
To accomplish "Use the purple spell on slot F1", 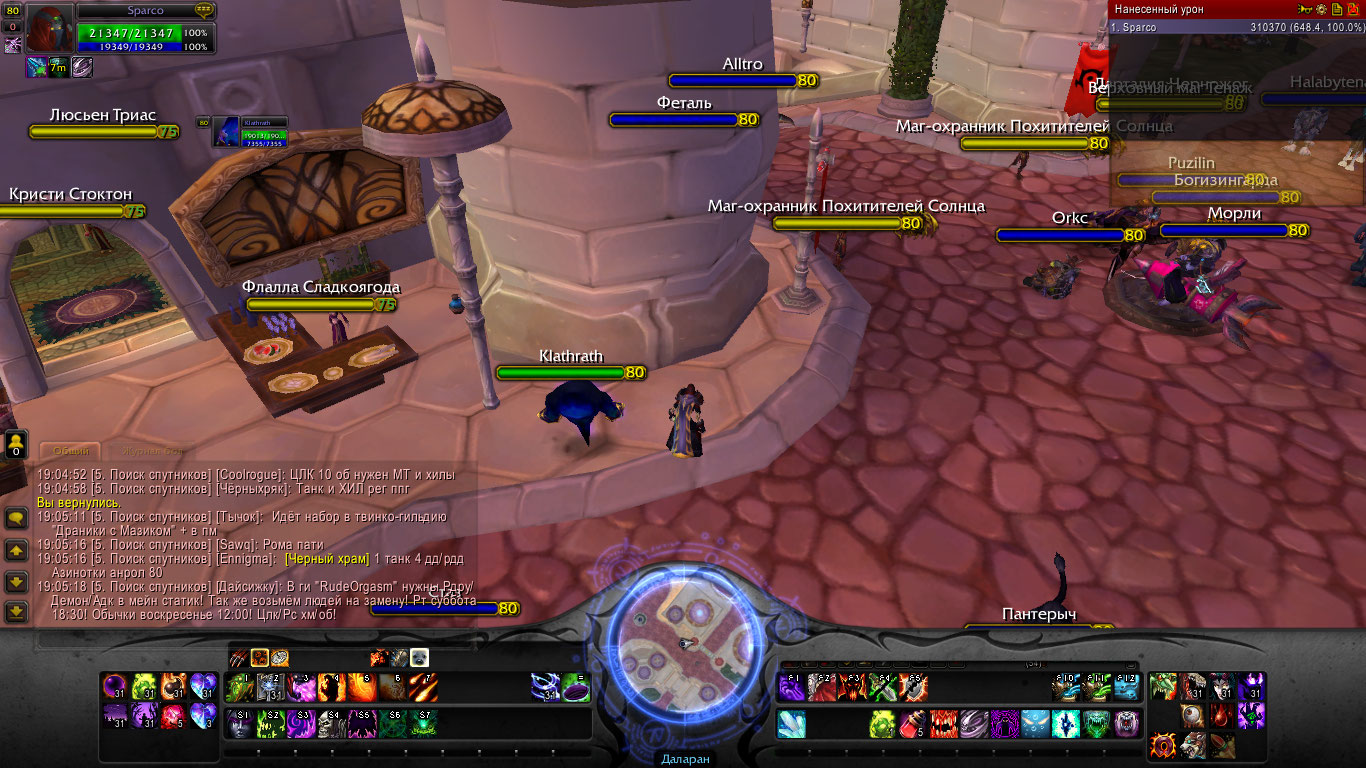I will coord(791,687).
